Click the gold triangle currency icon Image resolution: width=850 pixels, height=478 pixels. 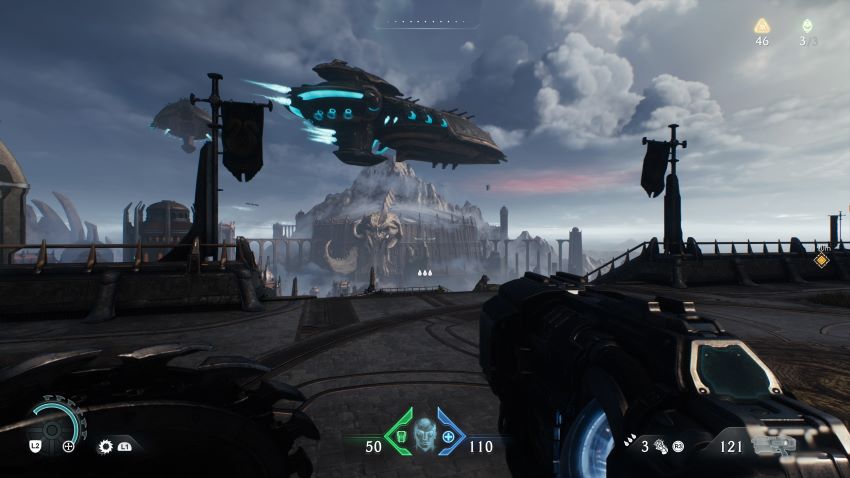tap(762, 26)
